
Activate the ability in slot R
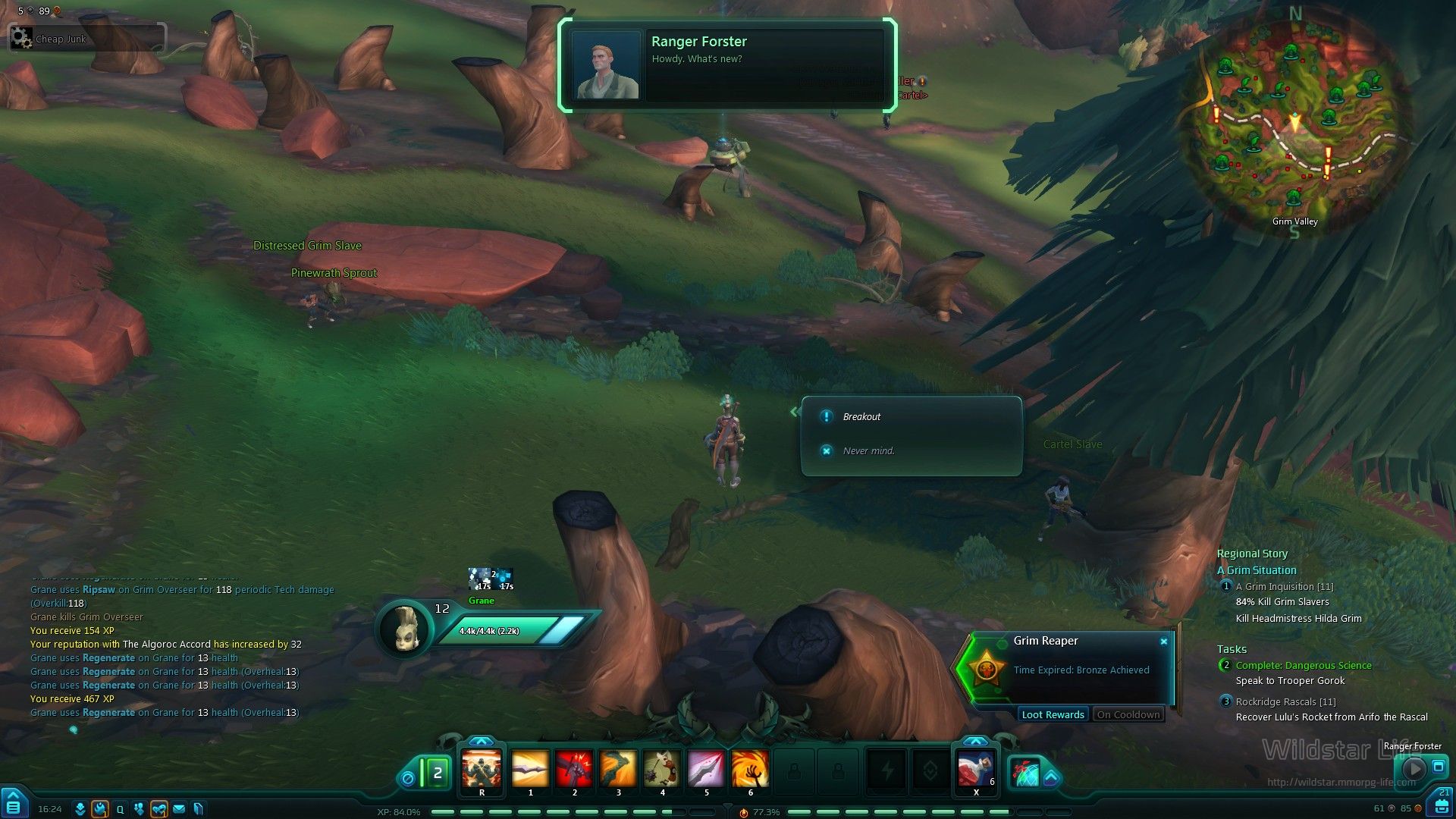(482, 770)
